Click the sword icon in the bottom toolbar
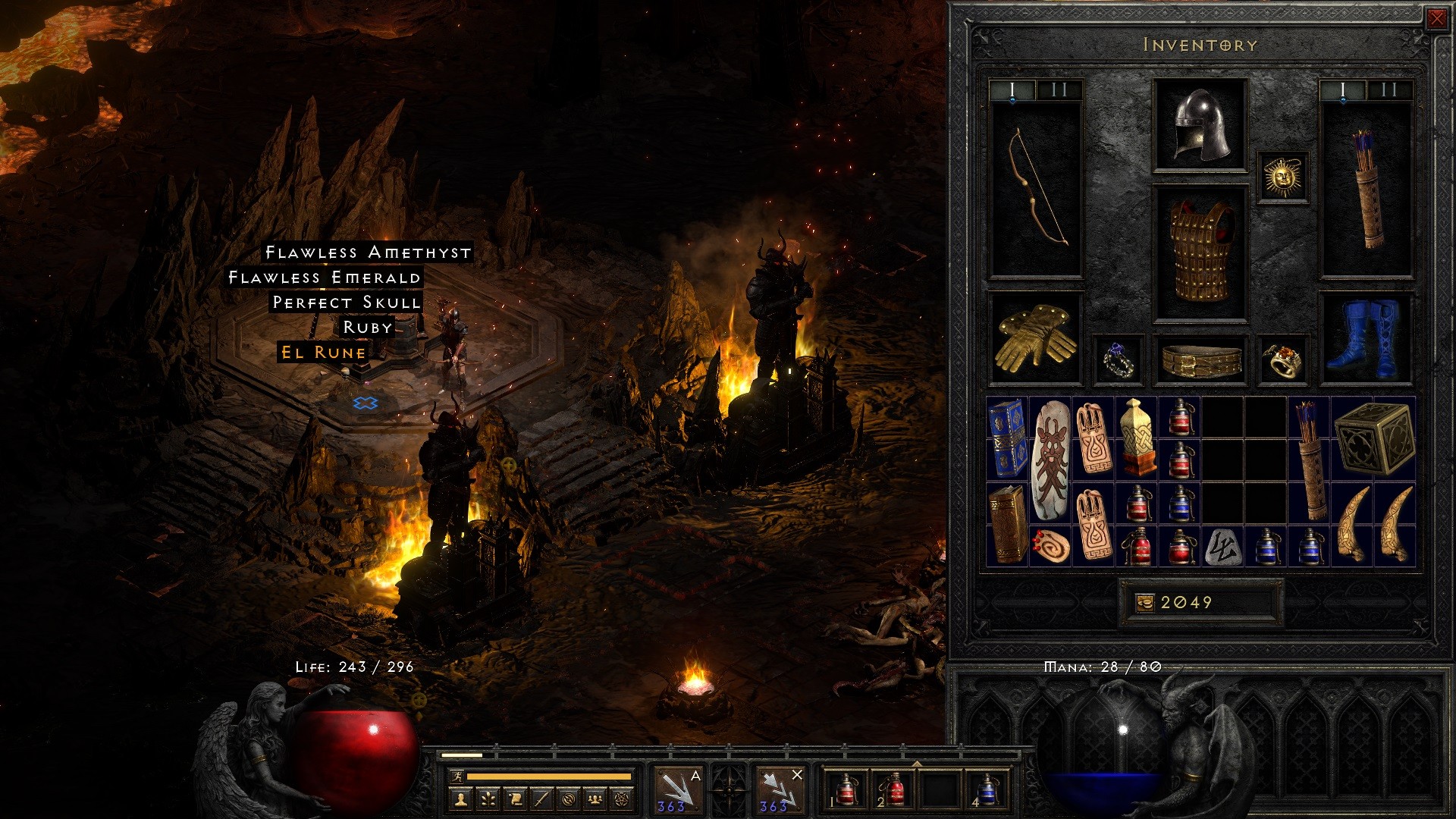 tap(541, 800)
